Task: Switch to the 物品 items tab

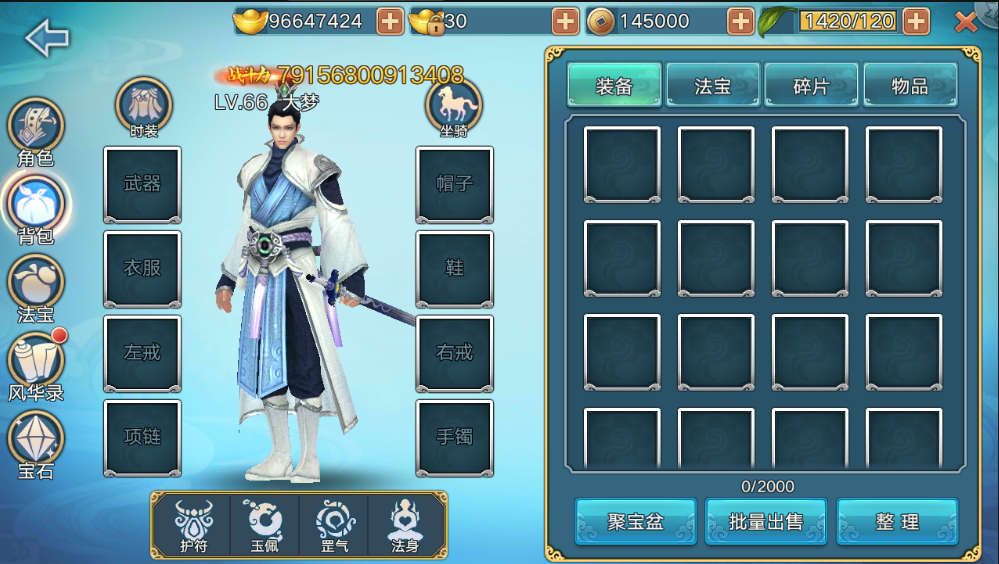Action: pyautogui.click(x=910, y=86)
